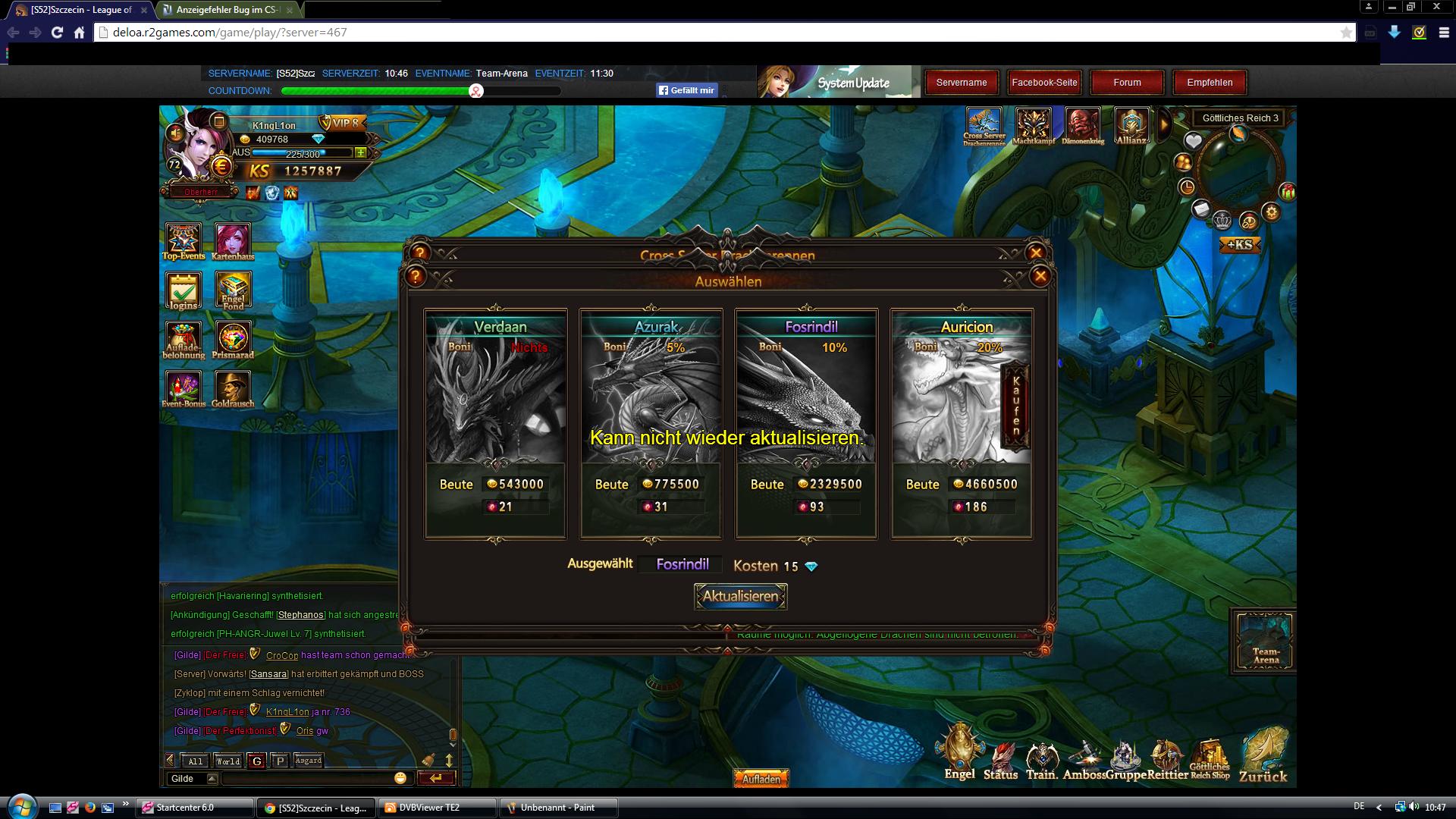Open the Forum link button
Image resolution: width=1456 pixels, height=819 pixels.
coord(1127,83)
